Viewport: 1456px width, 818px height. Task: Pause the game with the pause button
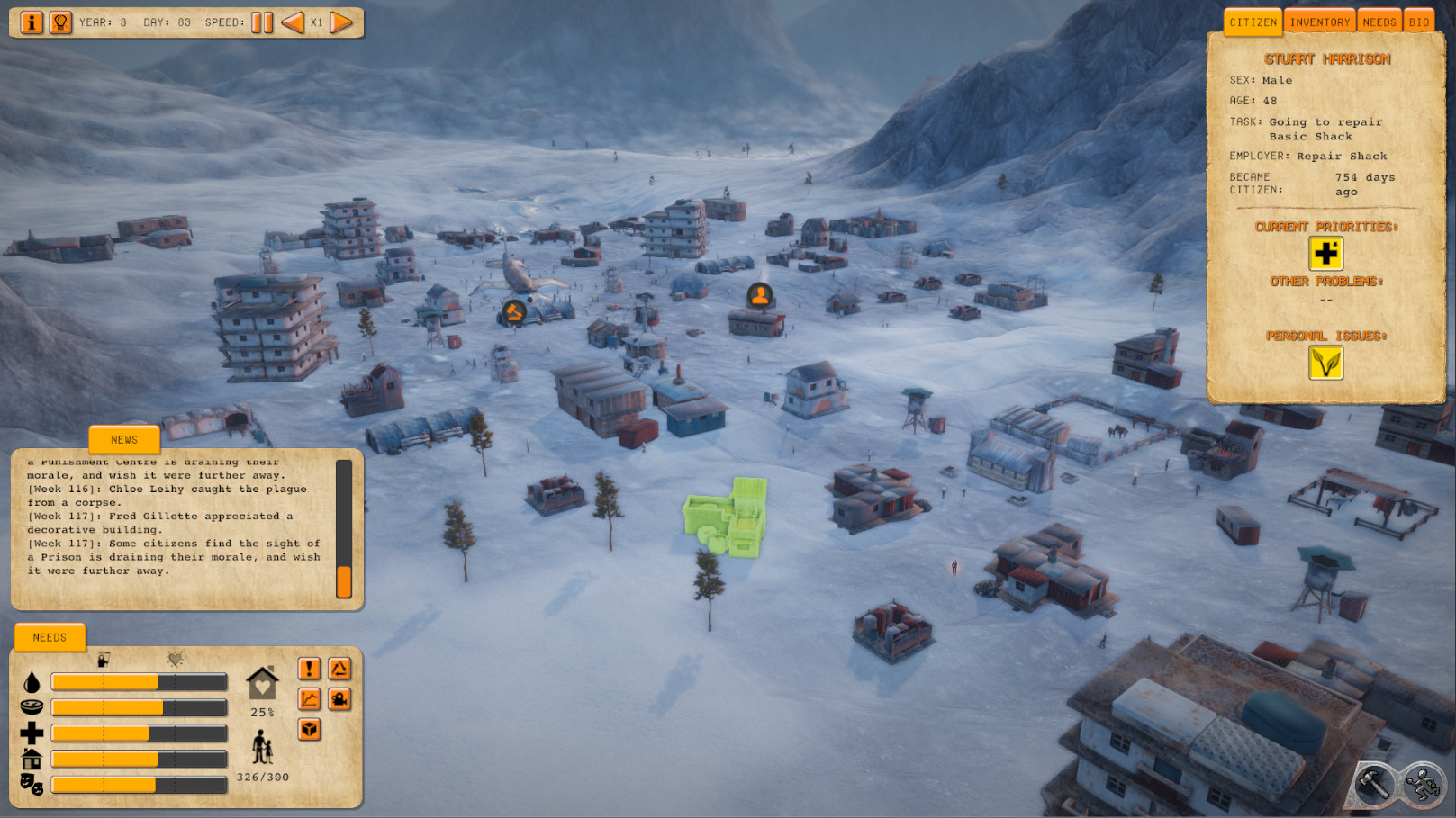click(260, 22)
